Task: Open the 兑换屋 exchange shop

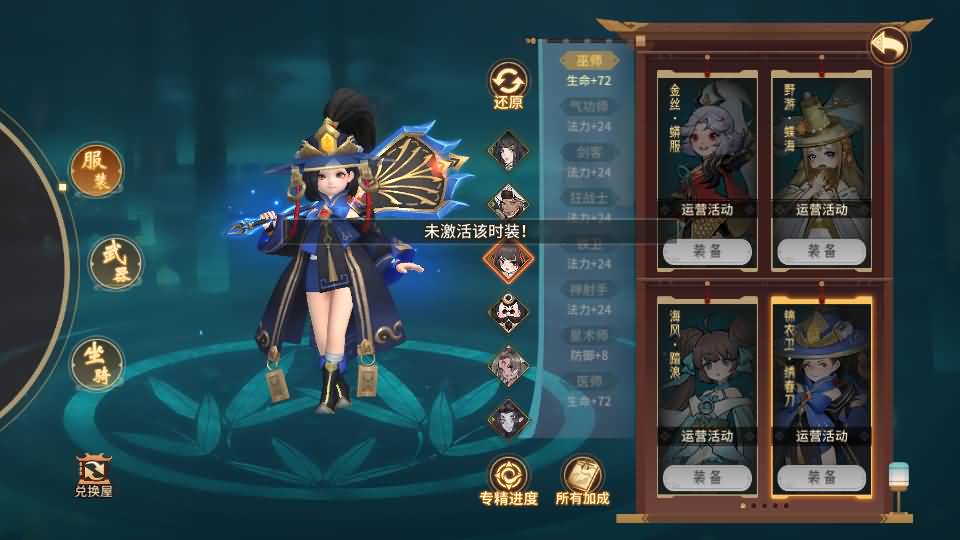Action: click(94, 476)
